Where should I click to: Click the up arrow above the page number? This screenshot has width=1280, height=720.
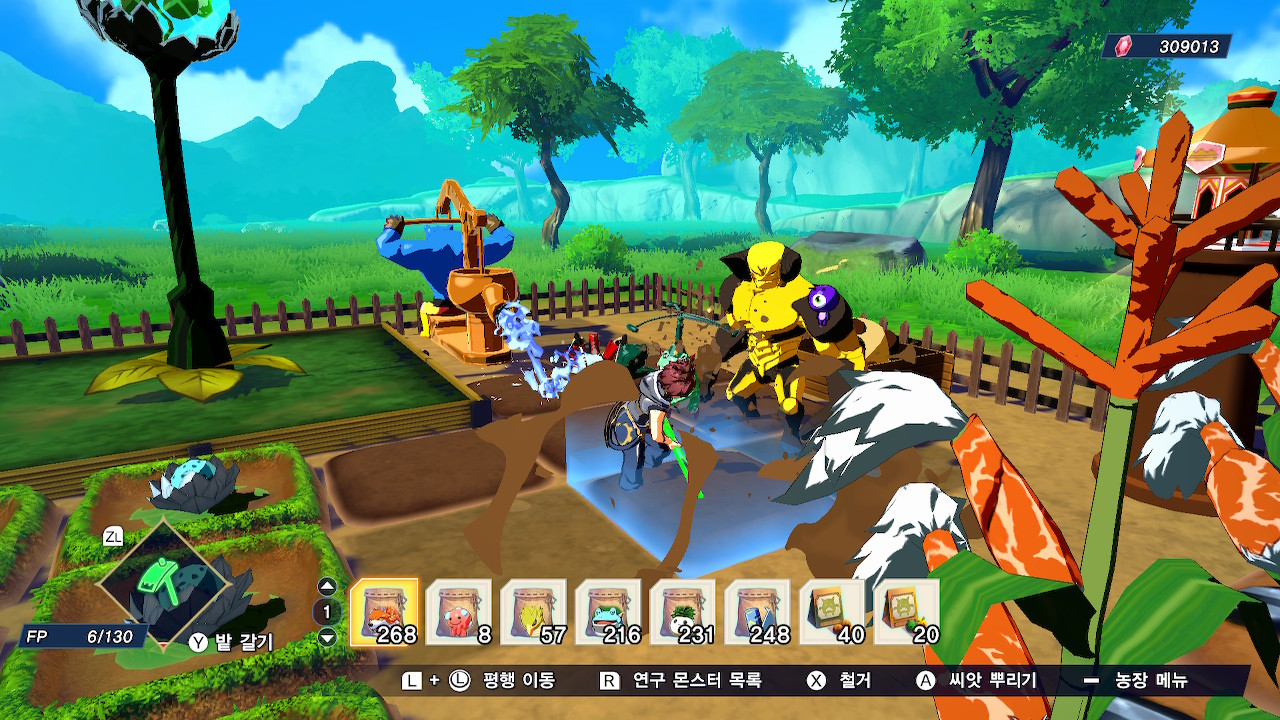tap(327, 587)
